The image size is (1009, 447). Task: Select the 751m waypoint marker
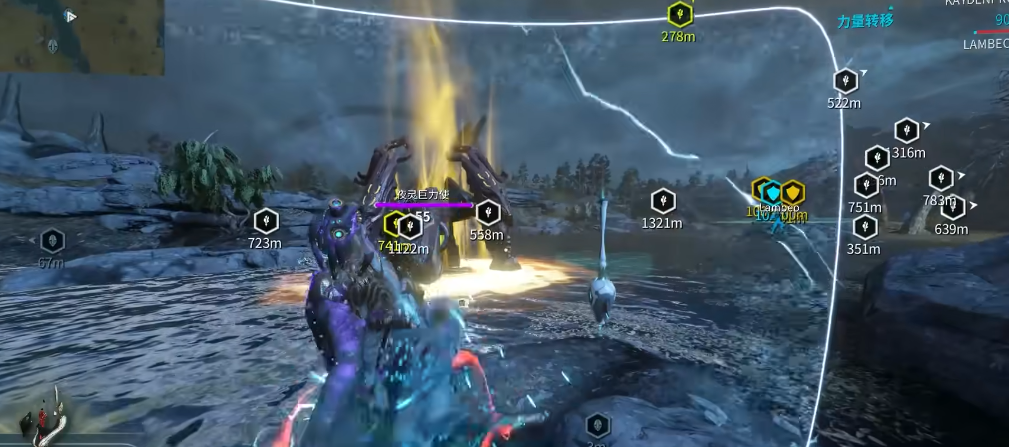click(865, 185)
